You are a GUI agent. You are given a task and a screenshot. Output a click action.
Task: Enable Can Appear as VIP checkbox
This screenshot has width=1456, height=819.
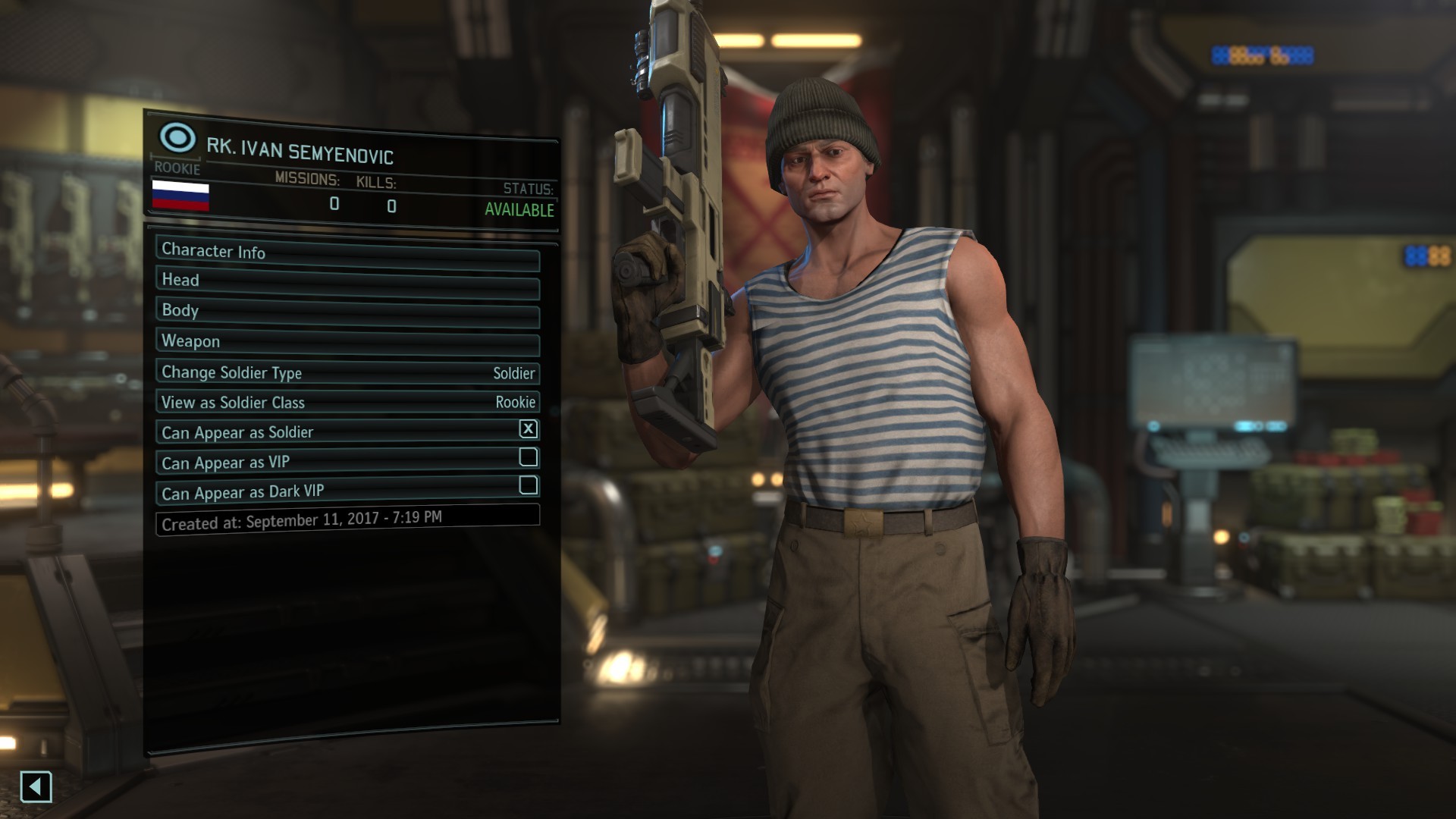click(529, 457)
